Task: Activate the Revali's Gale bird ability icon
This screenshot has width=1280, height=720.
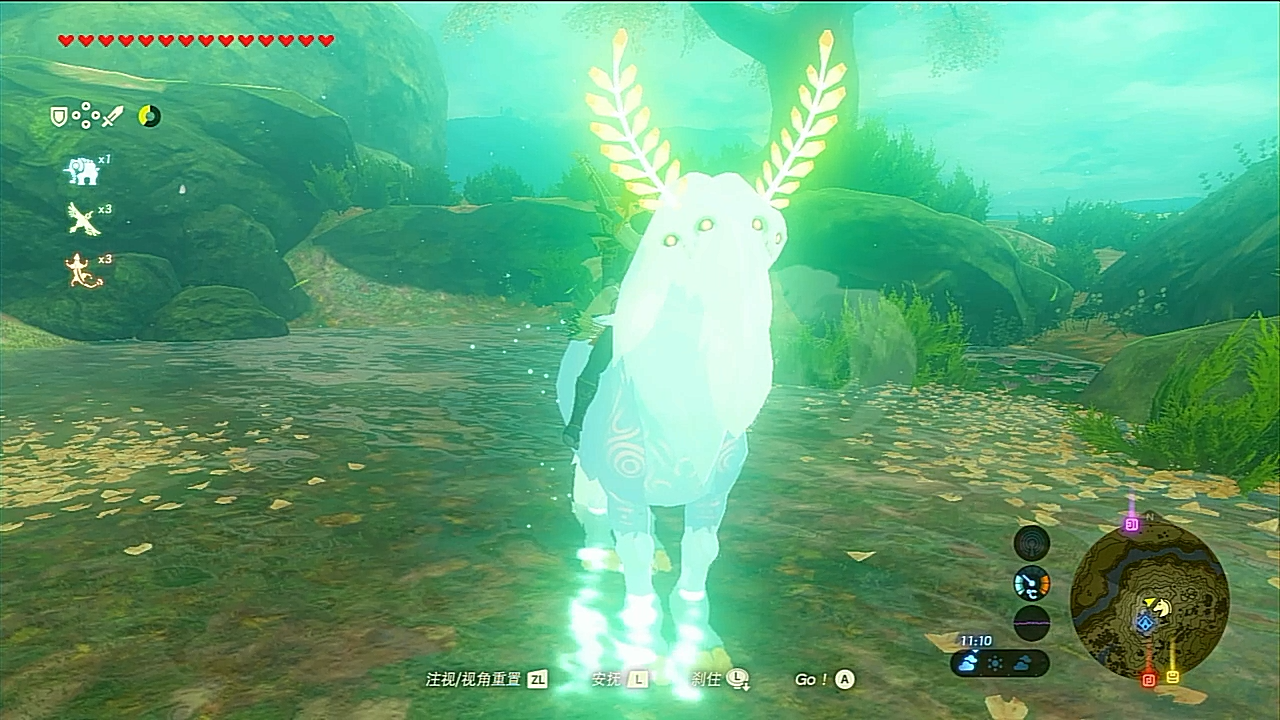Action: pyautogui.click(x=80, y=218)
